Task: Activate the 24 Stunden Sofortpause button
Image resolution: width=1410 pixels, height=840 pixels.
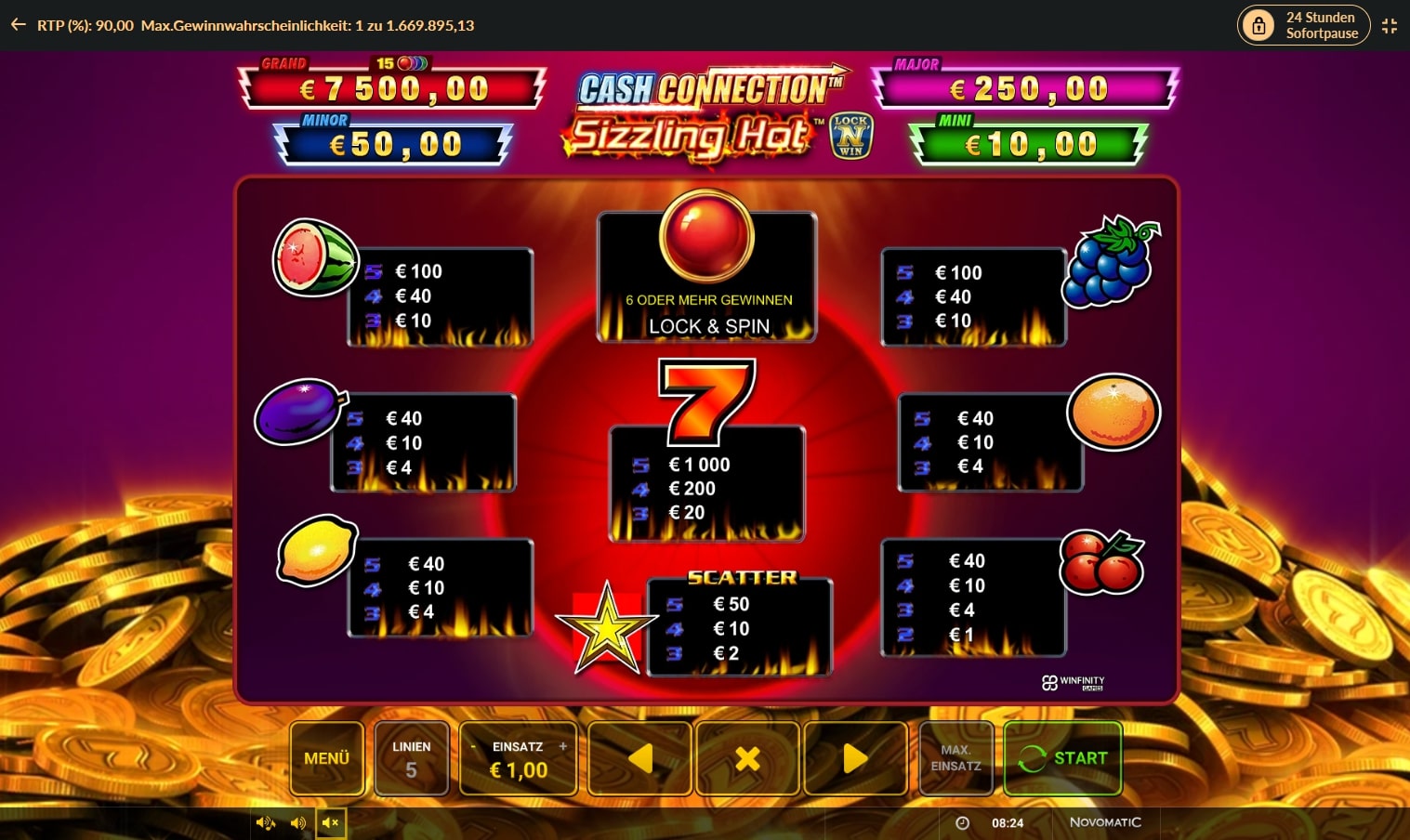Action: click(x=1304, y=25)
